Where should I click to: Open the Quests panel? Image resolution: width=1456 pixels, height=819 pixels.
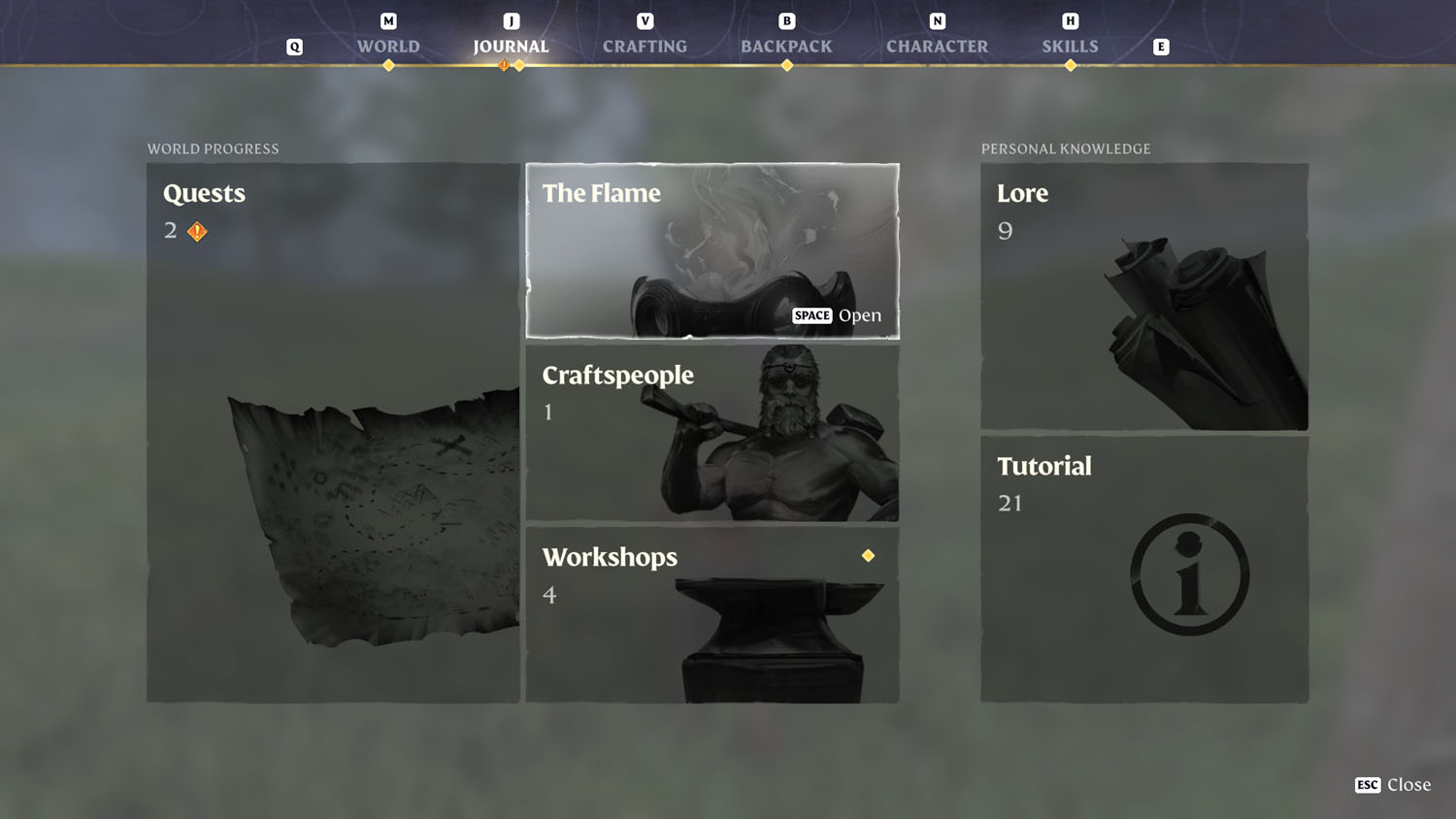tap(333, 432)
